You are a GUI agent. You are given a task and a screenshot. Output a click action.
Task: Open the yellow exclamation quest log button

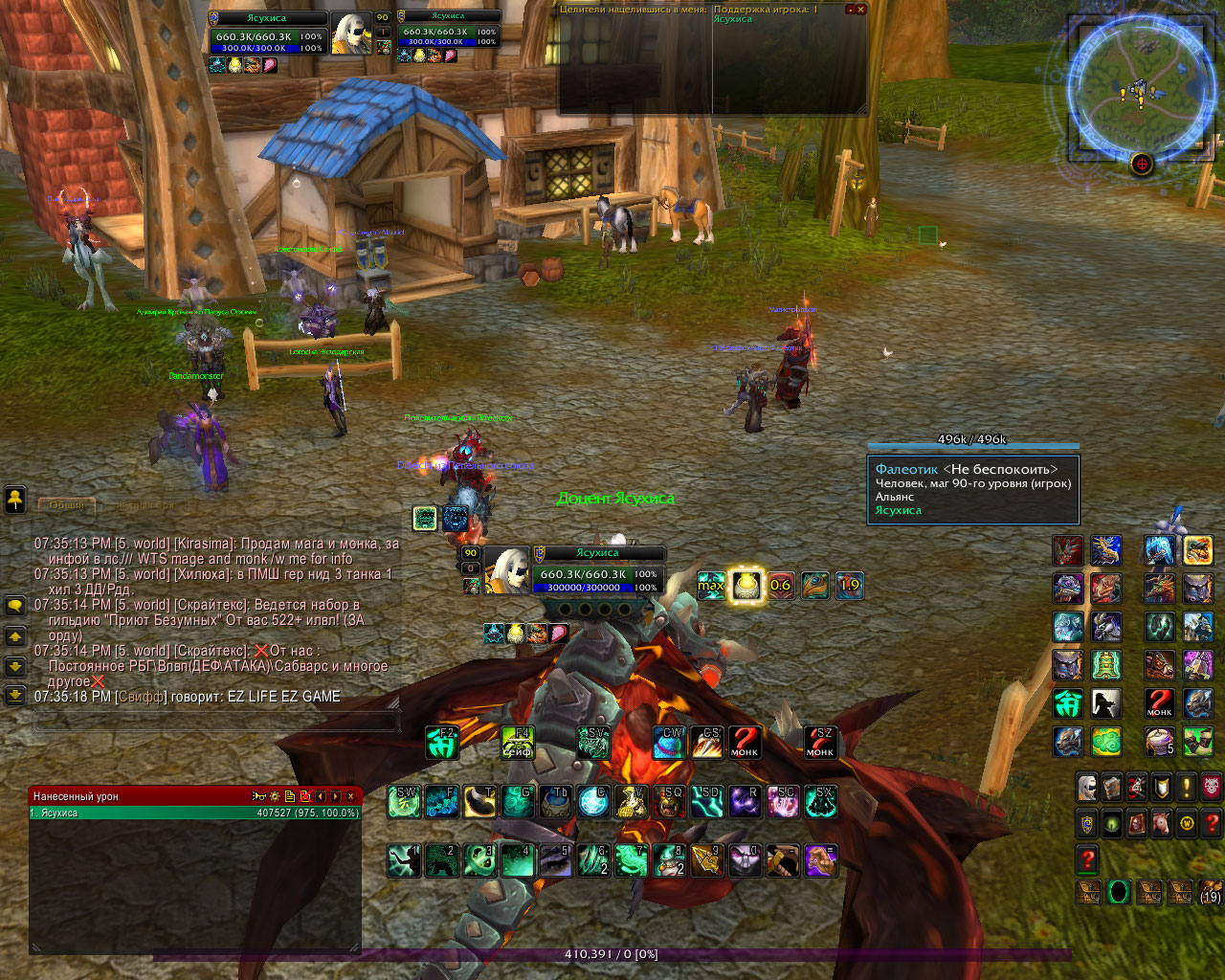click(1187, 787)
